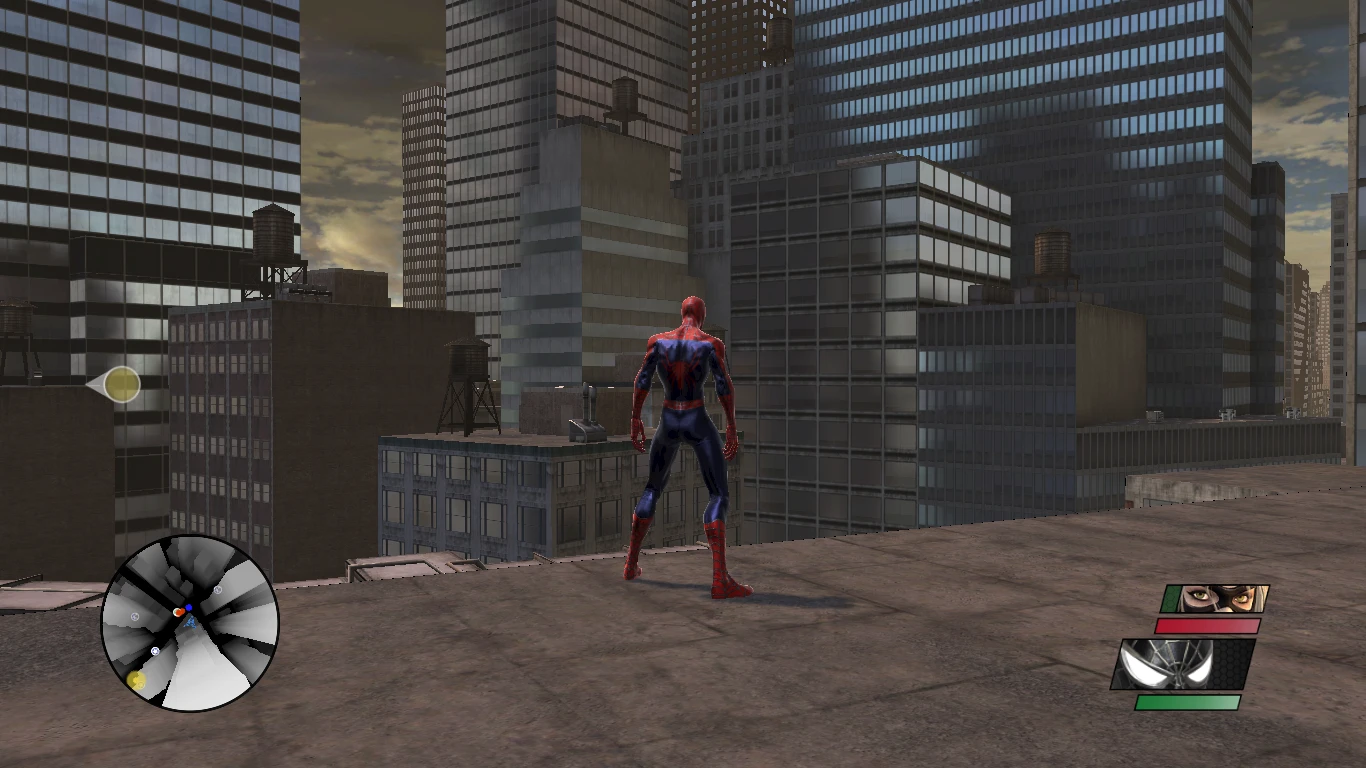The width and height of the screenshot is (1366, 768).
Task: Click the upper-right circled icon inside the minimap
Action: click(x=218, y=590)
